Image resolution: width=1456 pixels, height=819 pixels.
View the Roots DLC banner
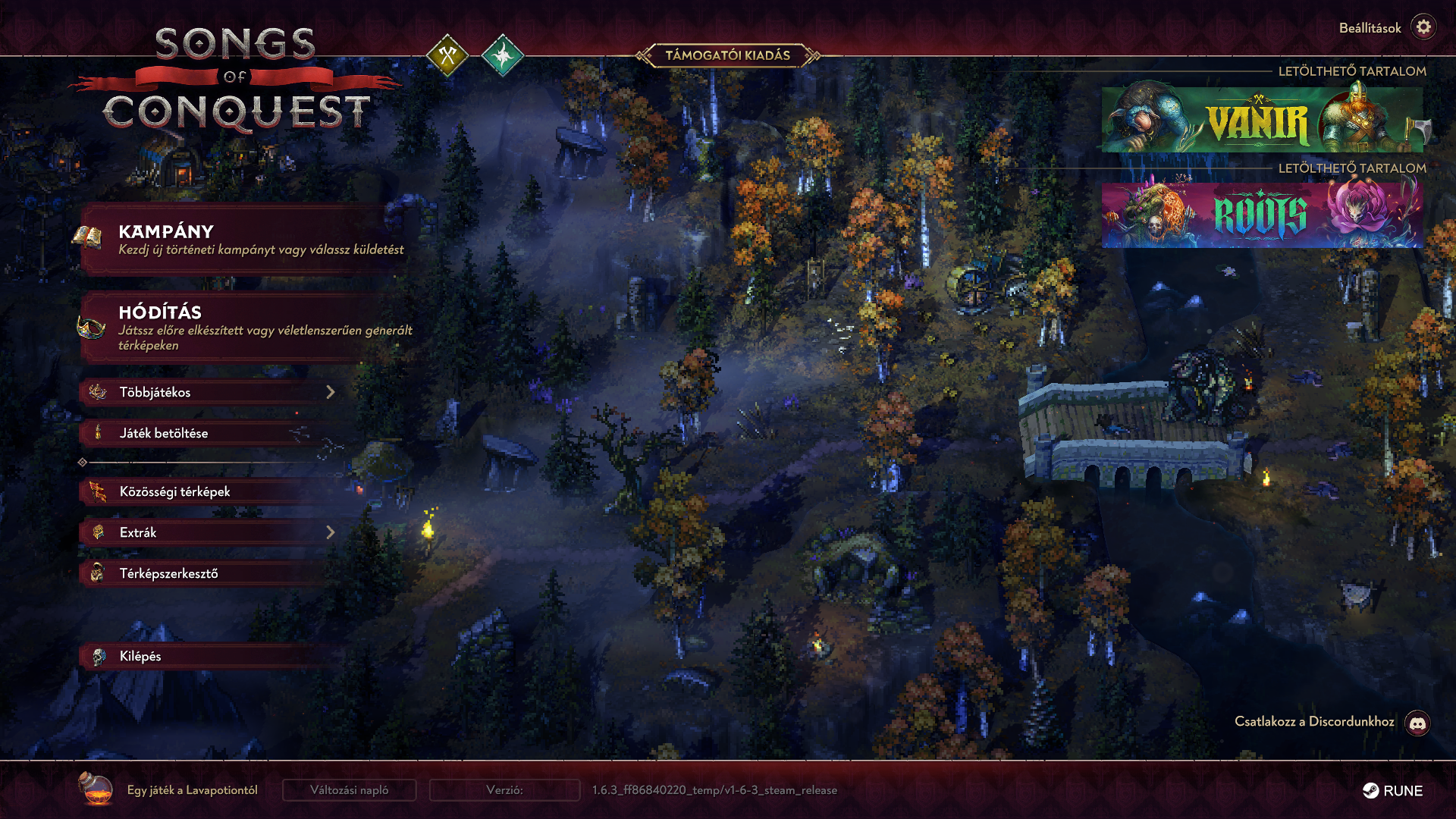(1262, 215)
